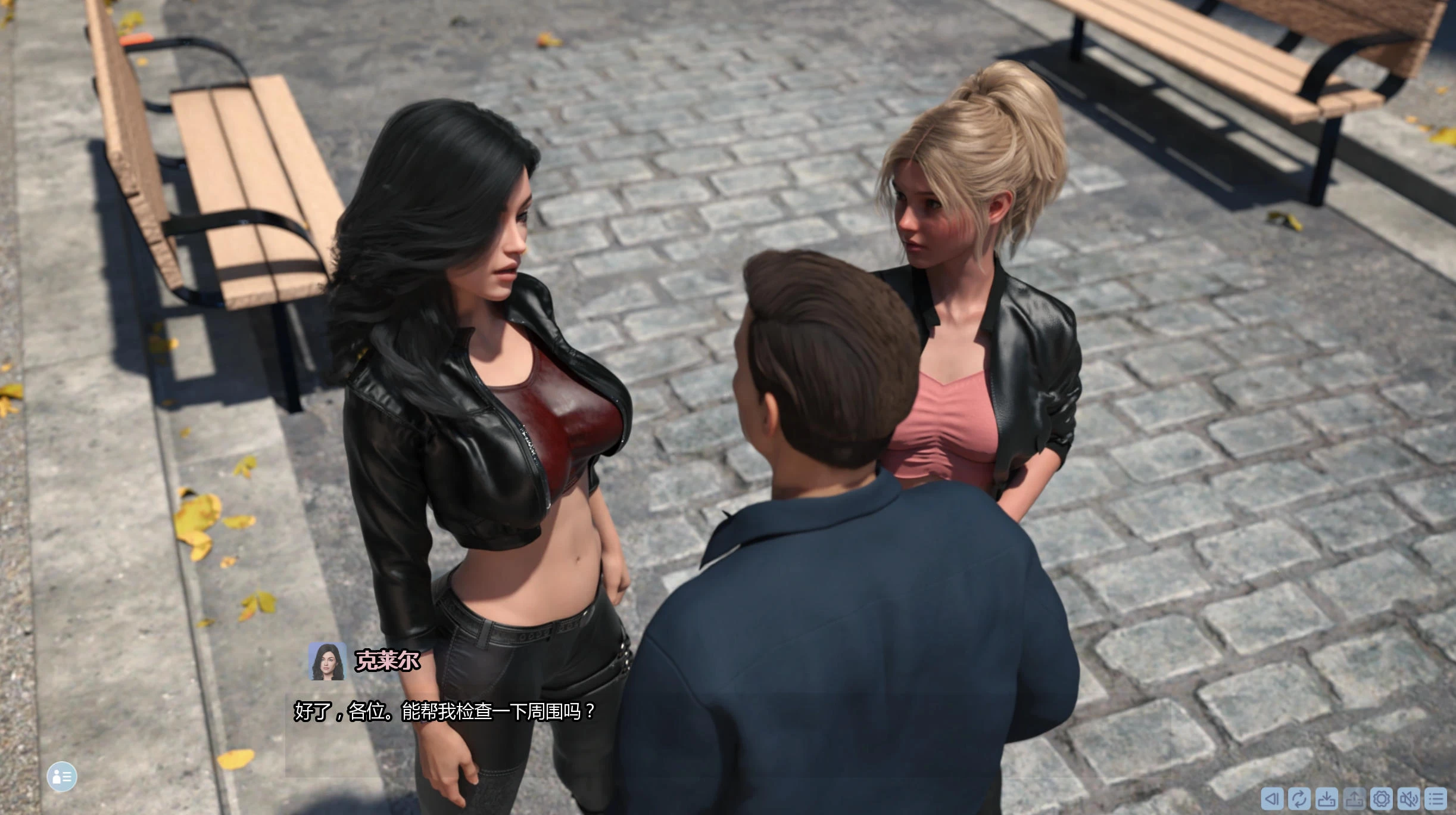Open settings with the gear icon

pos(1382,798)
